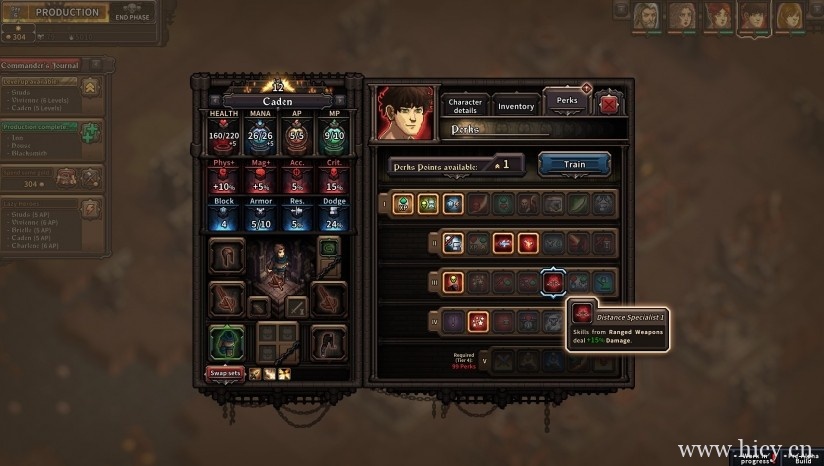
Task: Swap equipment sets
Action: [x=224, y=373]
